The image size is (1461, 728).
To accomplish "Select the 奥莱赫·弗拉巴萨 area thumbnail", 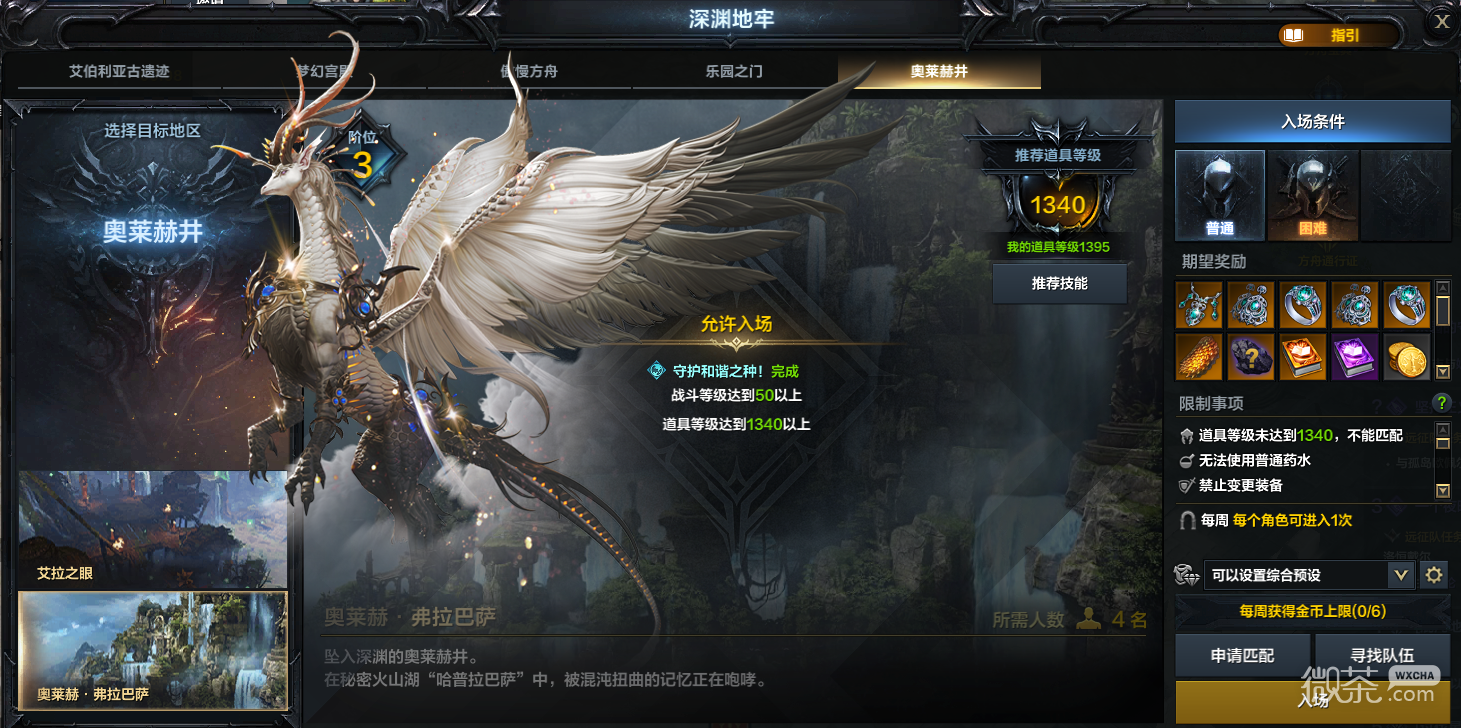I will pyautogui.click(x=152, y=650).
